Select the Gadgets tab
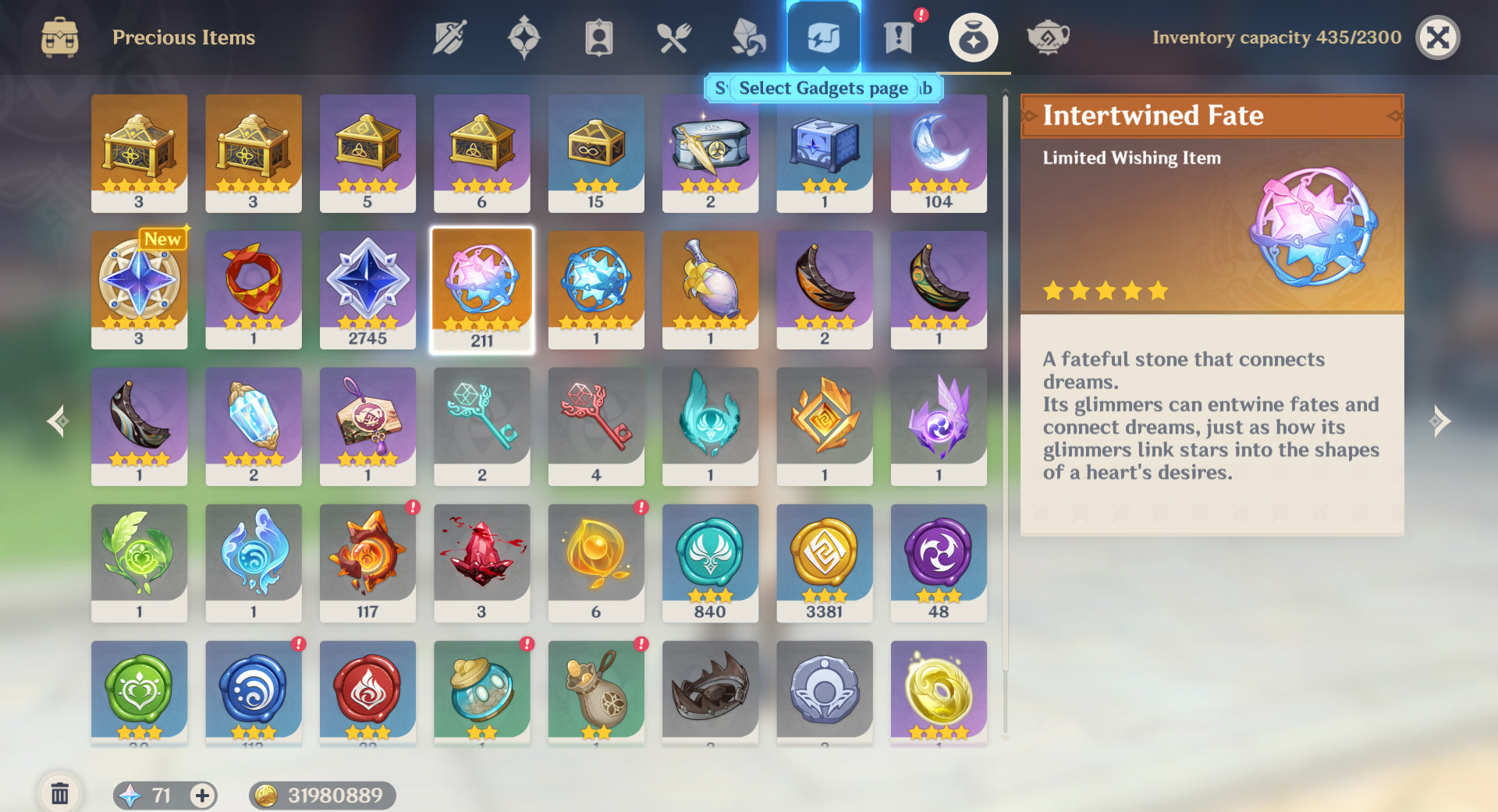 point(823,37)
